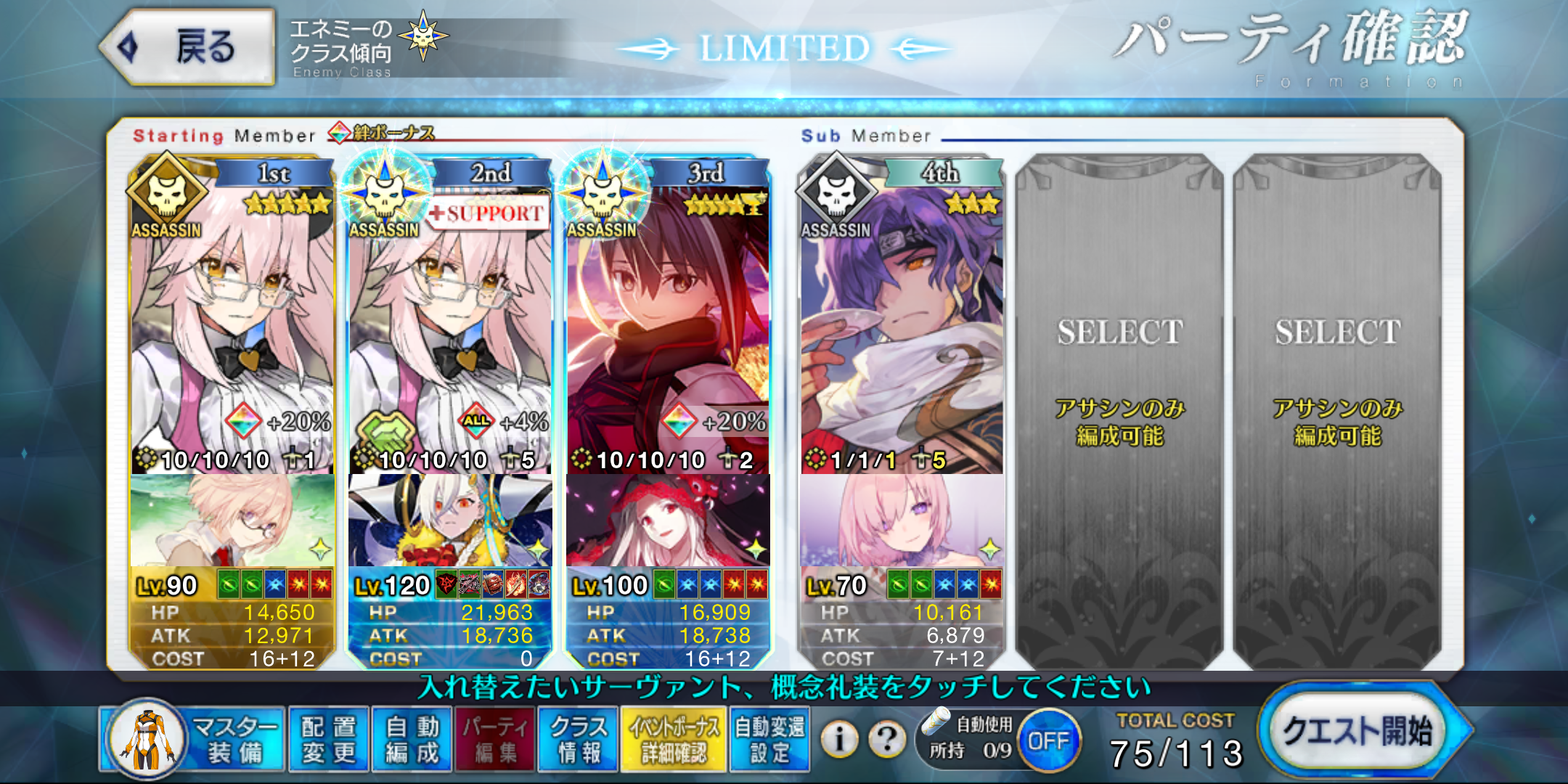1568x784 pixels.
Task: Open 自動変還設定 settings
Action: 769,740
